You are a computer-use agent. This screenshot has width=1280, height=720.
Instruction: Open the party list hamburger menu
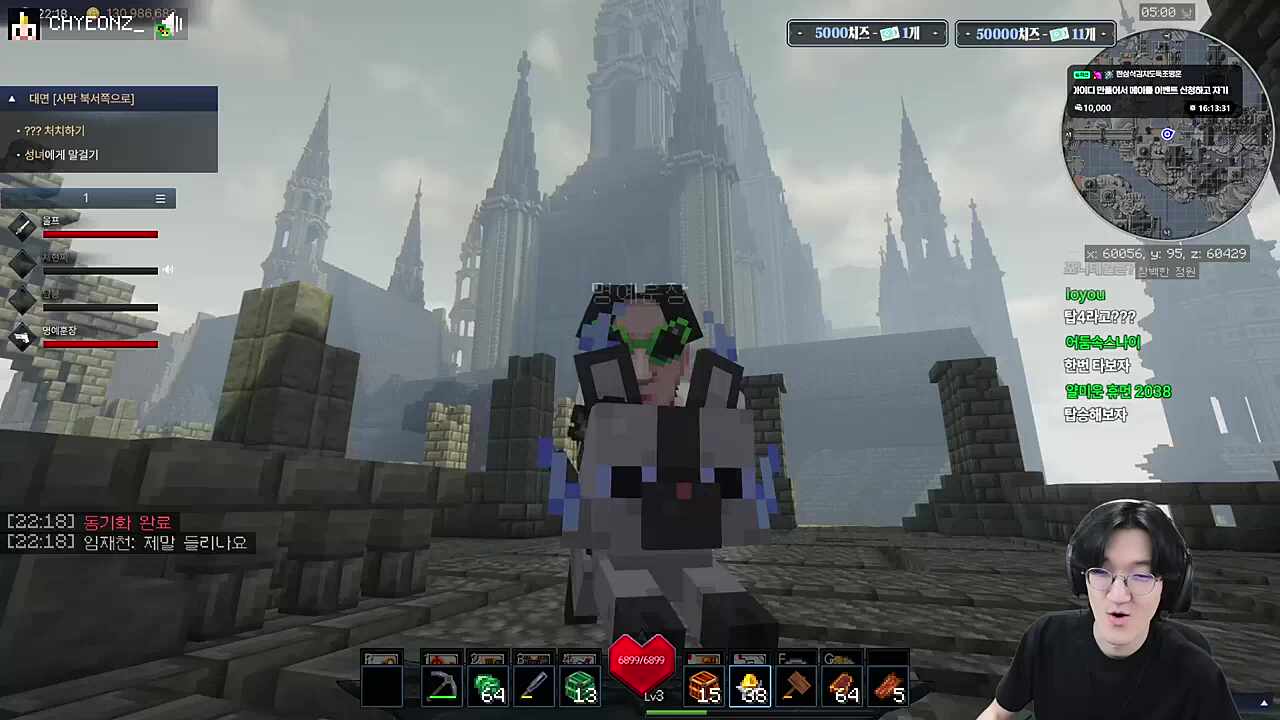(160, 199)
